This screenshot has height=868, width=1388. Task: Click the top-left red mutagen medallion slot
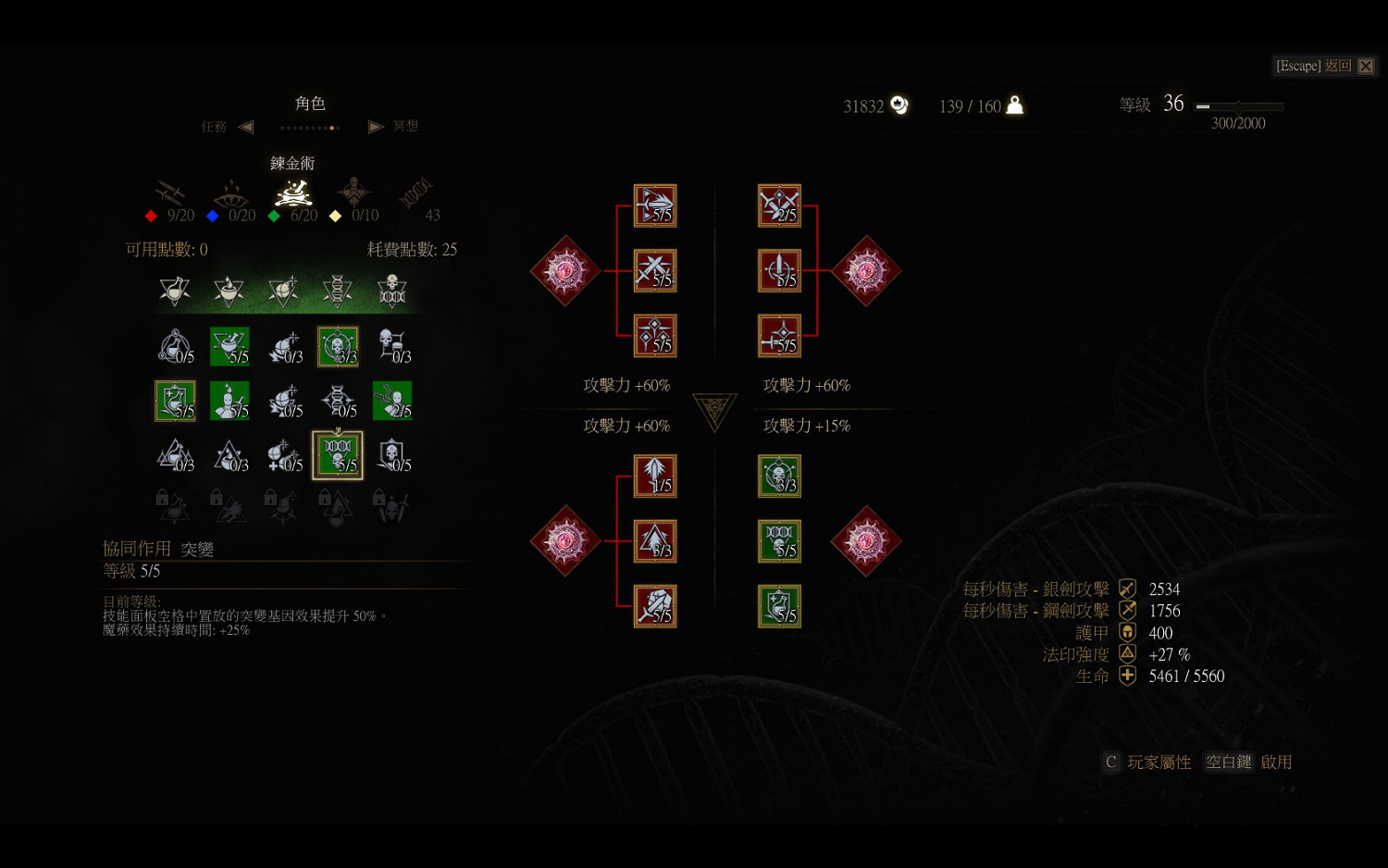564,271
